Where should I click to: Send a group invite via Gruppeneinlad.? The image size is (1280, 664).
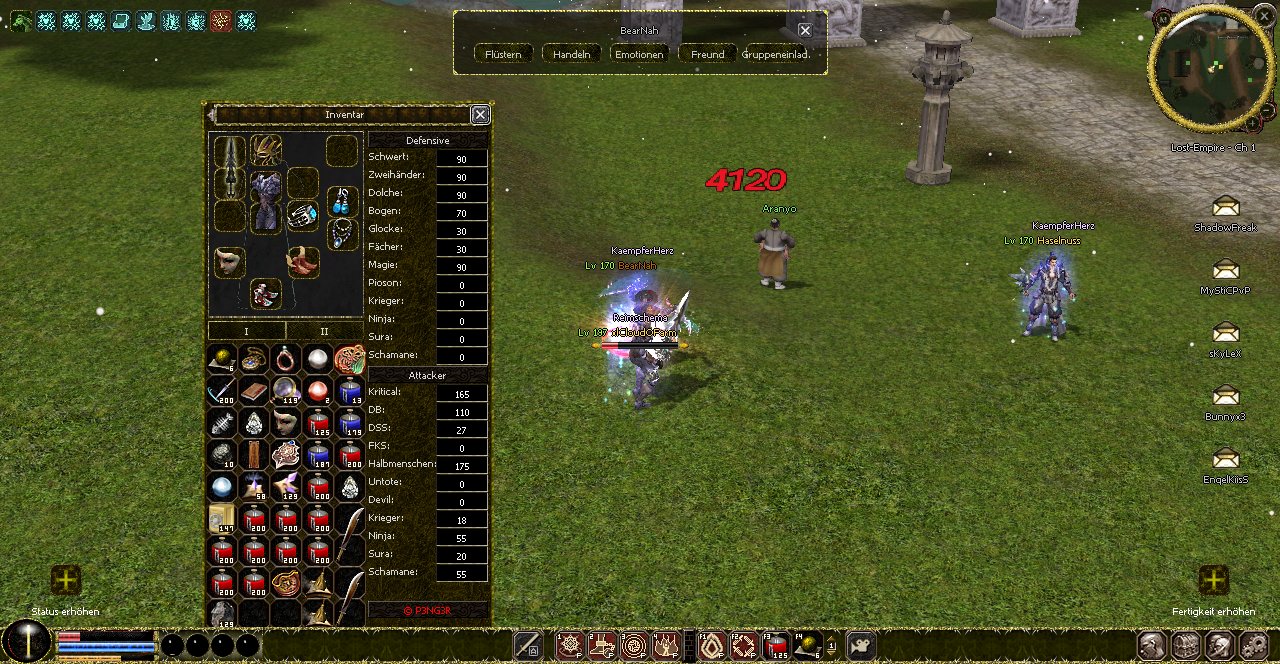pyautogui.click(x=777, y=54)
